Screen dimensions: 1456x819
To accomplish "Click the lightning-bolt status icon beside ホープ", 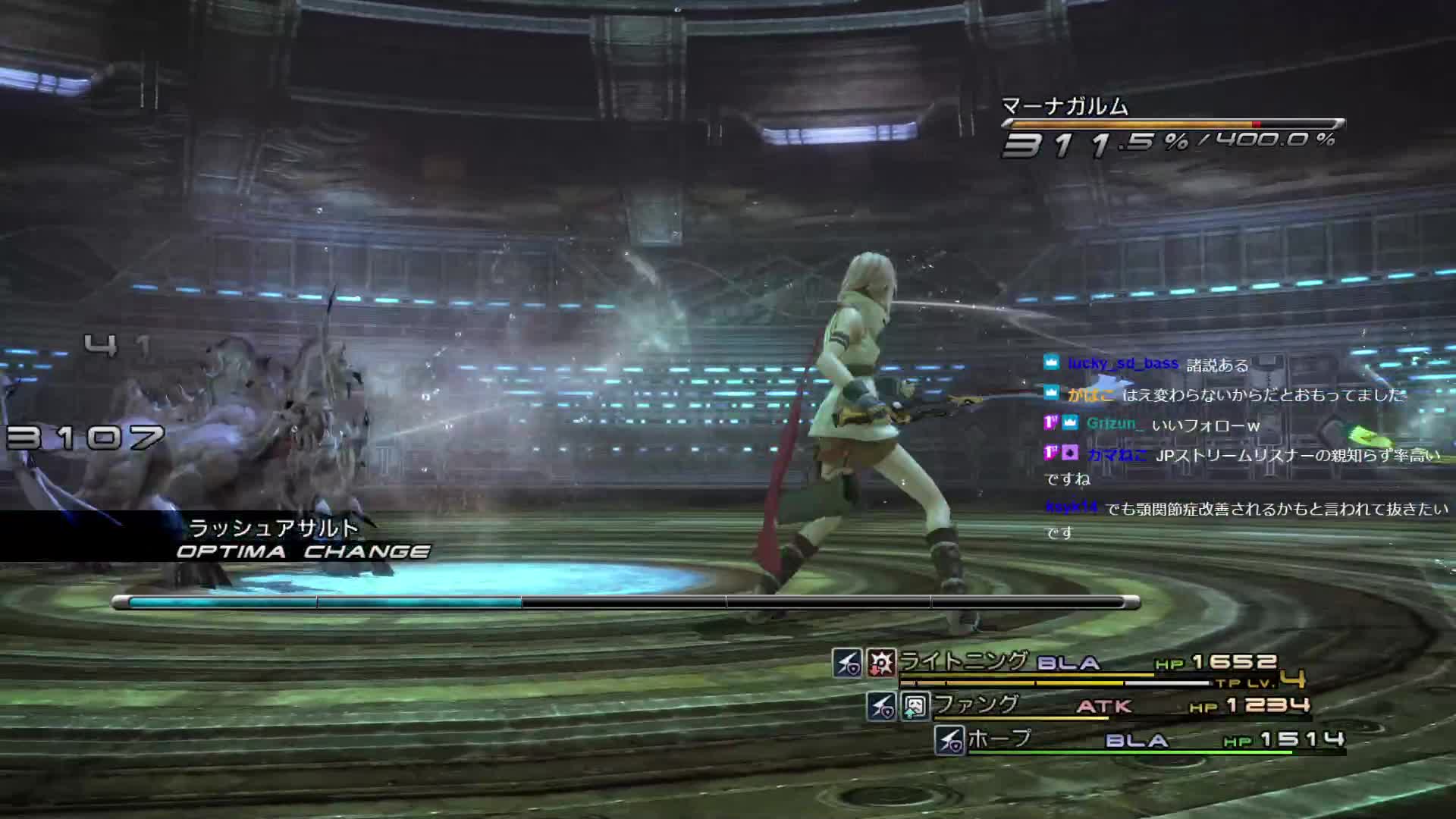I will tap(949, 740).
